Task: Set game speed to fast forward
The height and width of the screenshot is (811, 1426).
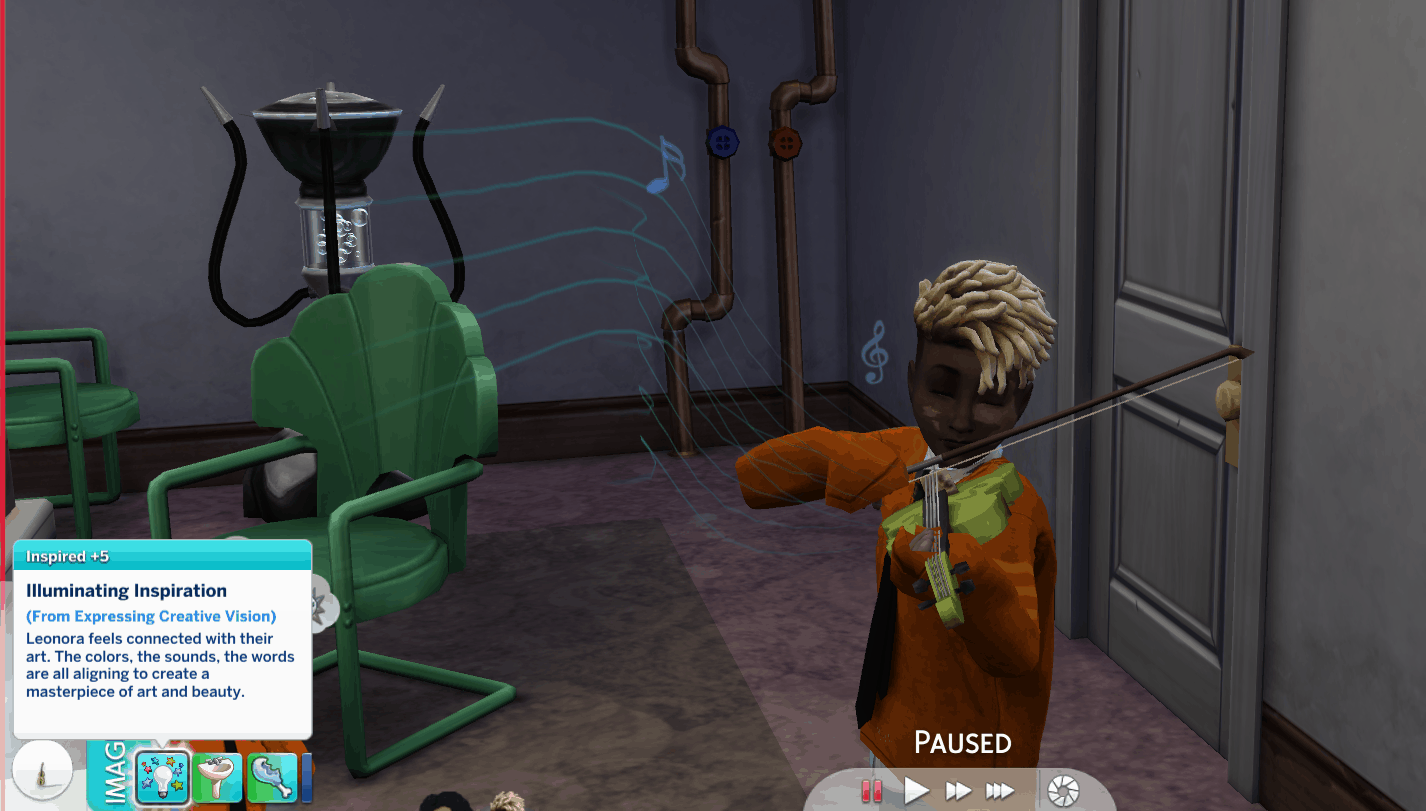Action: pos(958,791)
